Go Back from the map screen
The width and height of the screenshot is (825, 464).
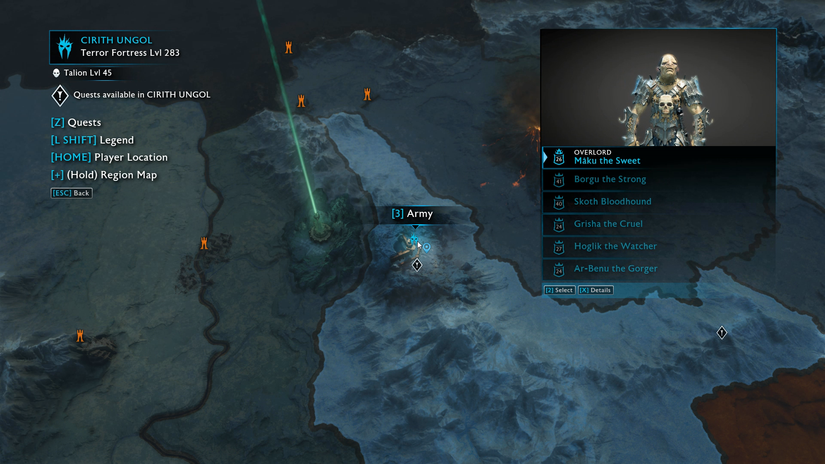71,193
